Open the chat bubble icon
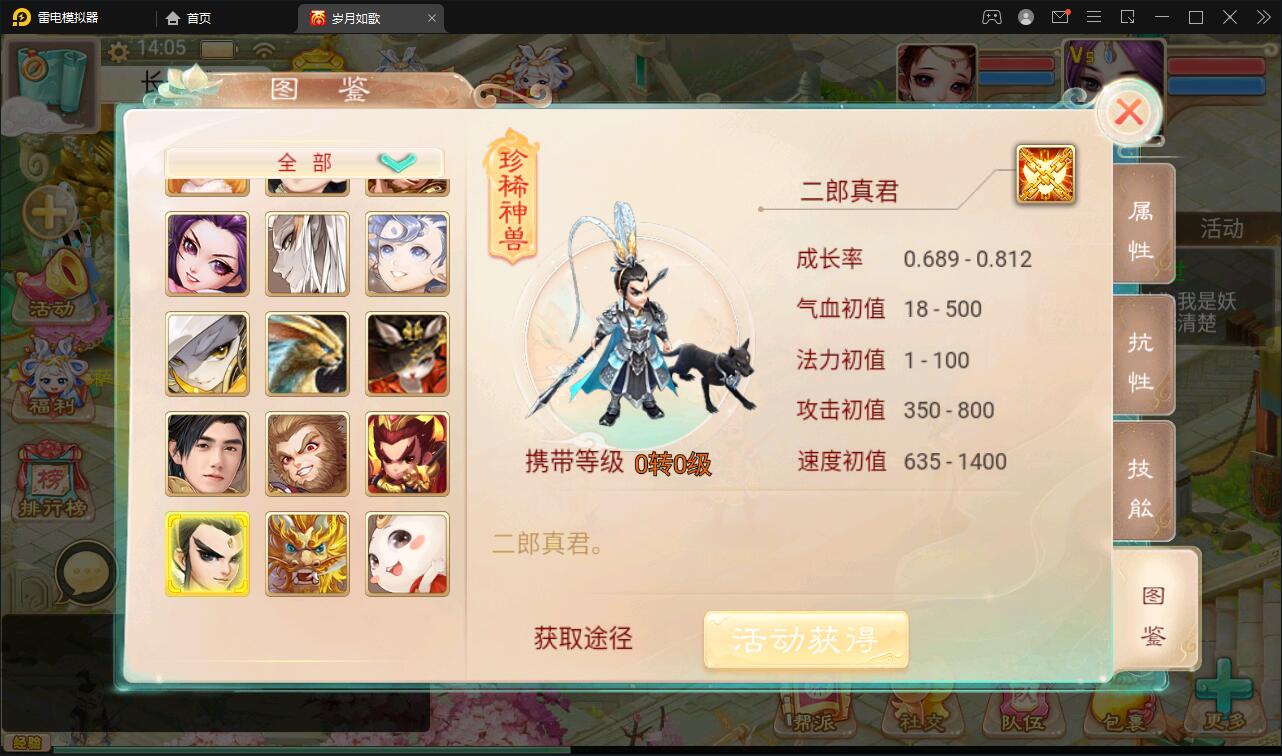 tap(88, 570)
